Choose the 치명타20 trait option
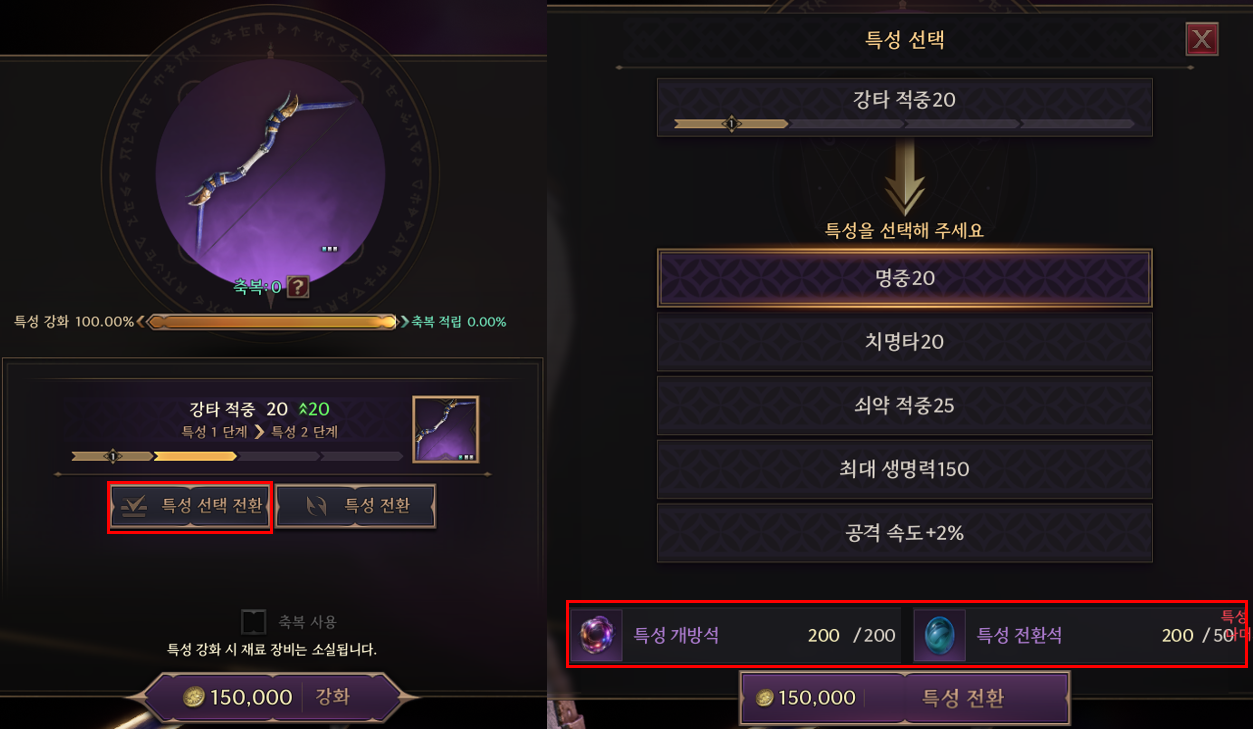The image size is (1253, 729). tap(904, 342)
